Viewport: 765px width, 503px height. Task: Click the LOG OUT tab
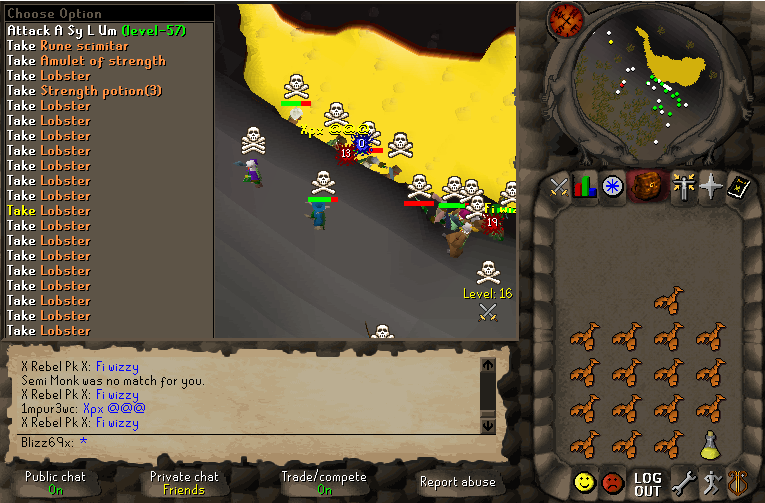click(x=647, y=485)
